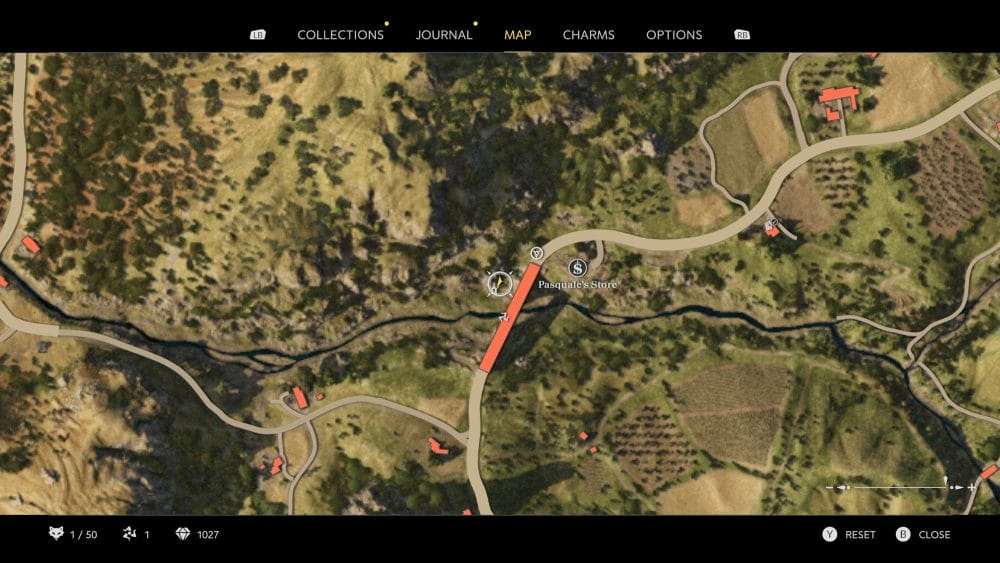Go to the Charms tab
The width and height of the screenshot is (1000, 563).
point(588,35)
